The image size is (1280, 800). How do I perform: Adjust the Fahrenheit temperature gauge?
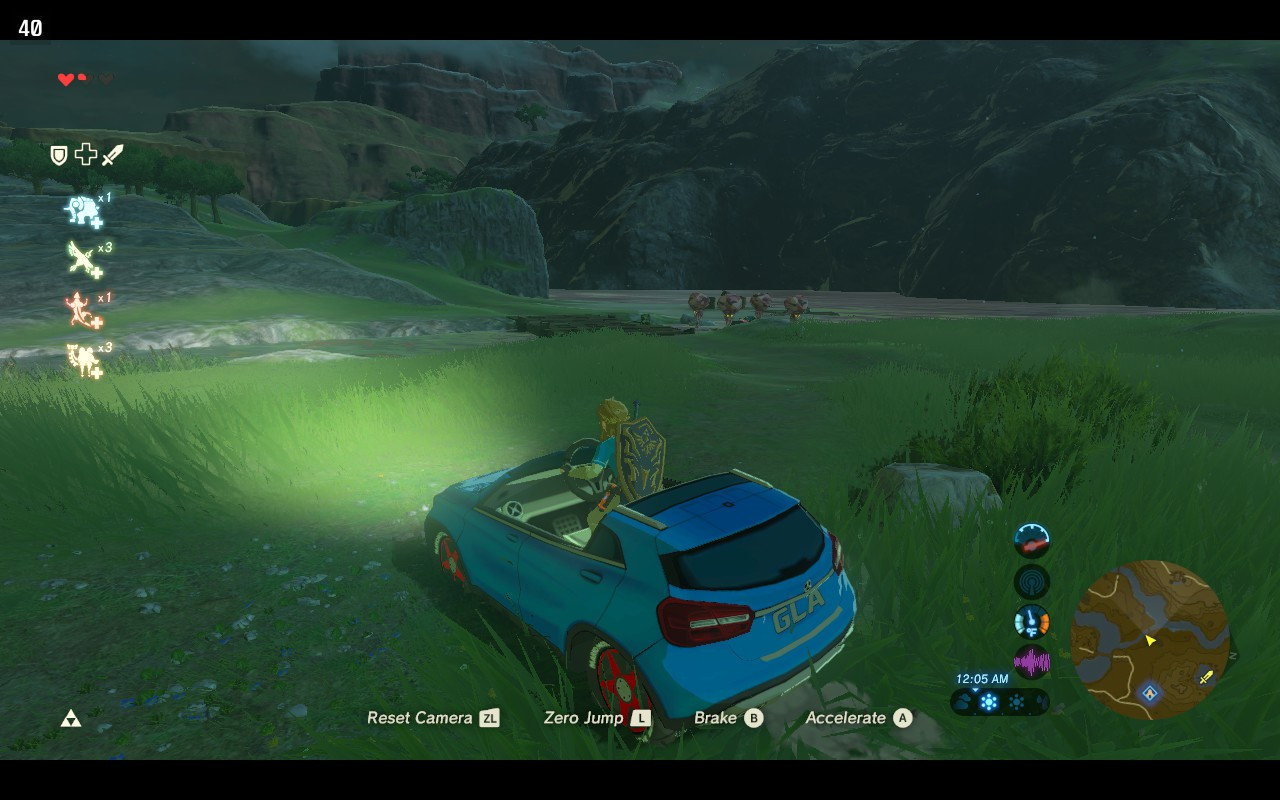point(1031,621)
